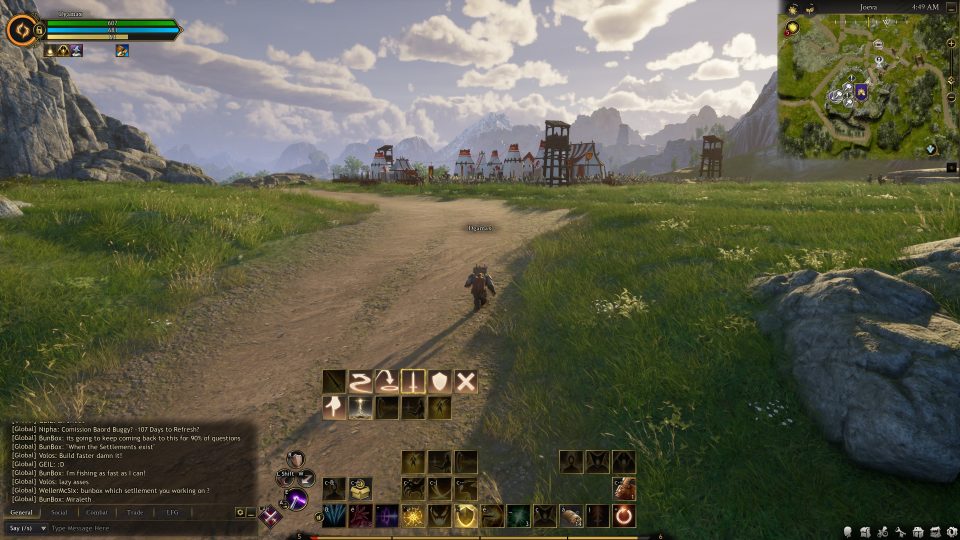Click the purple banner marker on minimap

click(x=860, y=92)
